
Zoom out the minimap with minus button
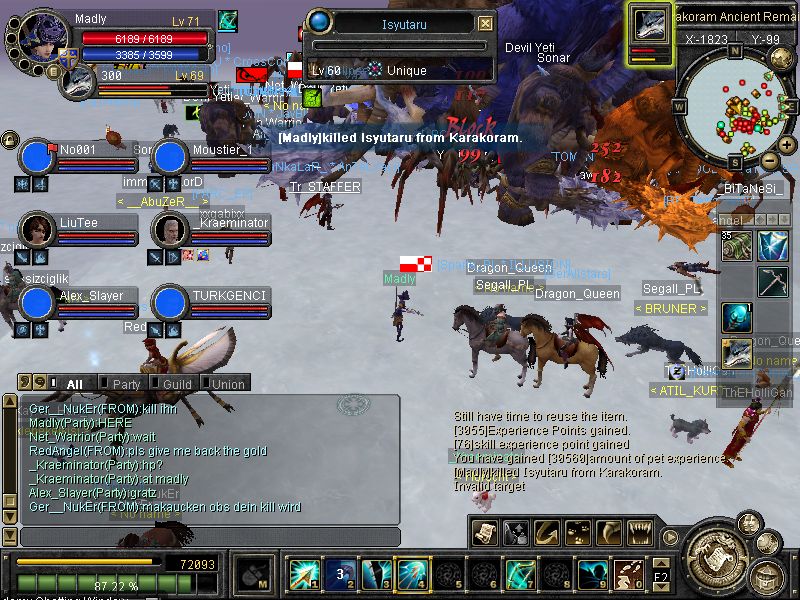pos(770,160)
